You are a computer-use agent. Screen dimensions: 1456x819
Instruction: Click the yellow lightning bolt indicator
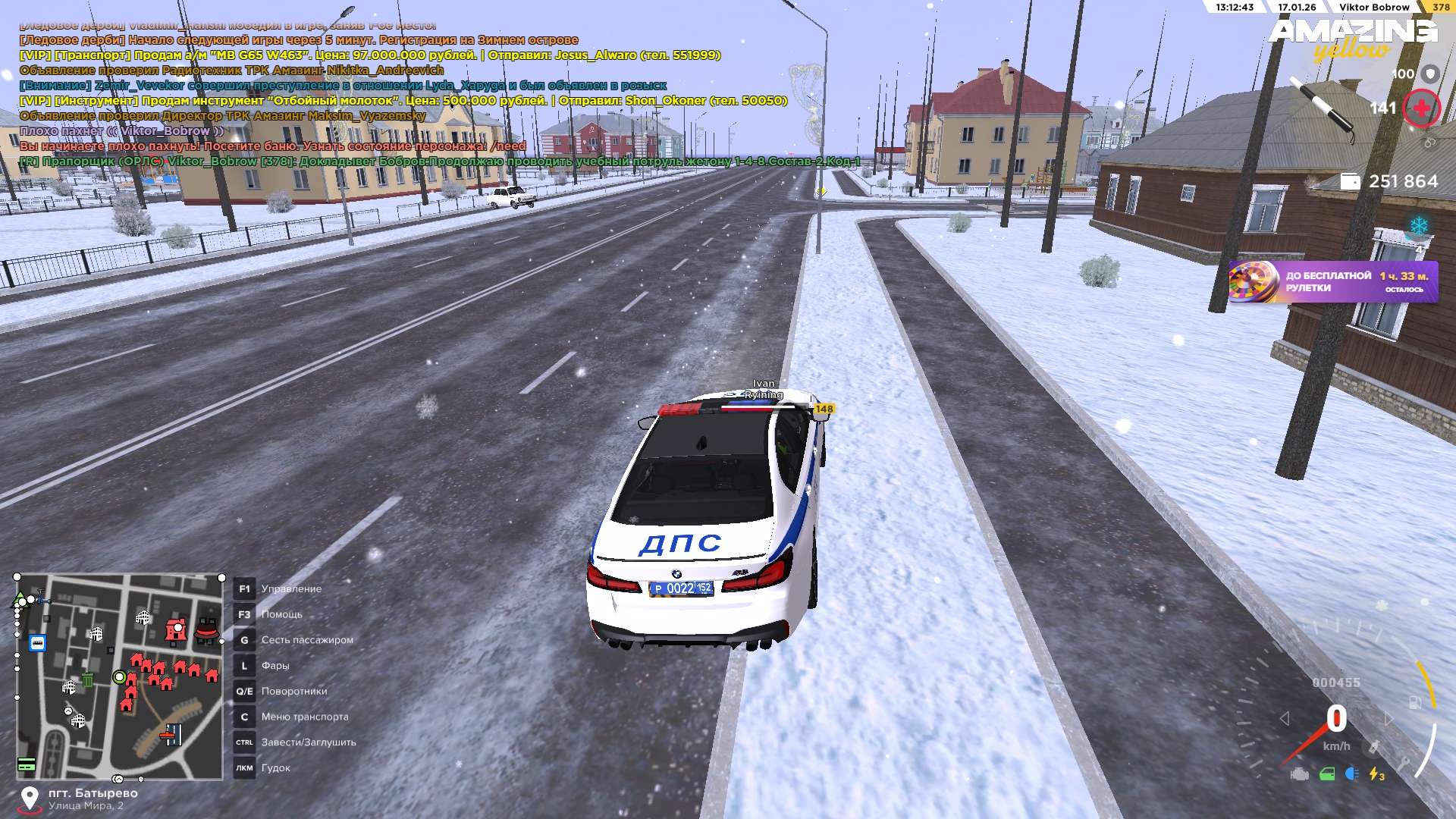[x=1376, y=774]
